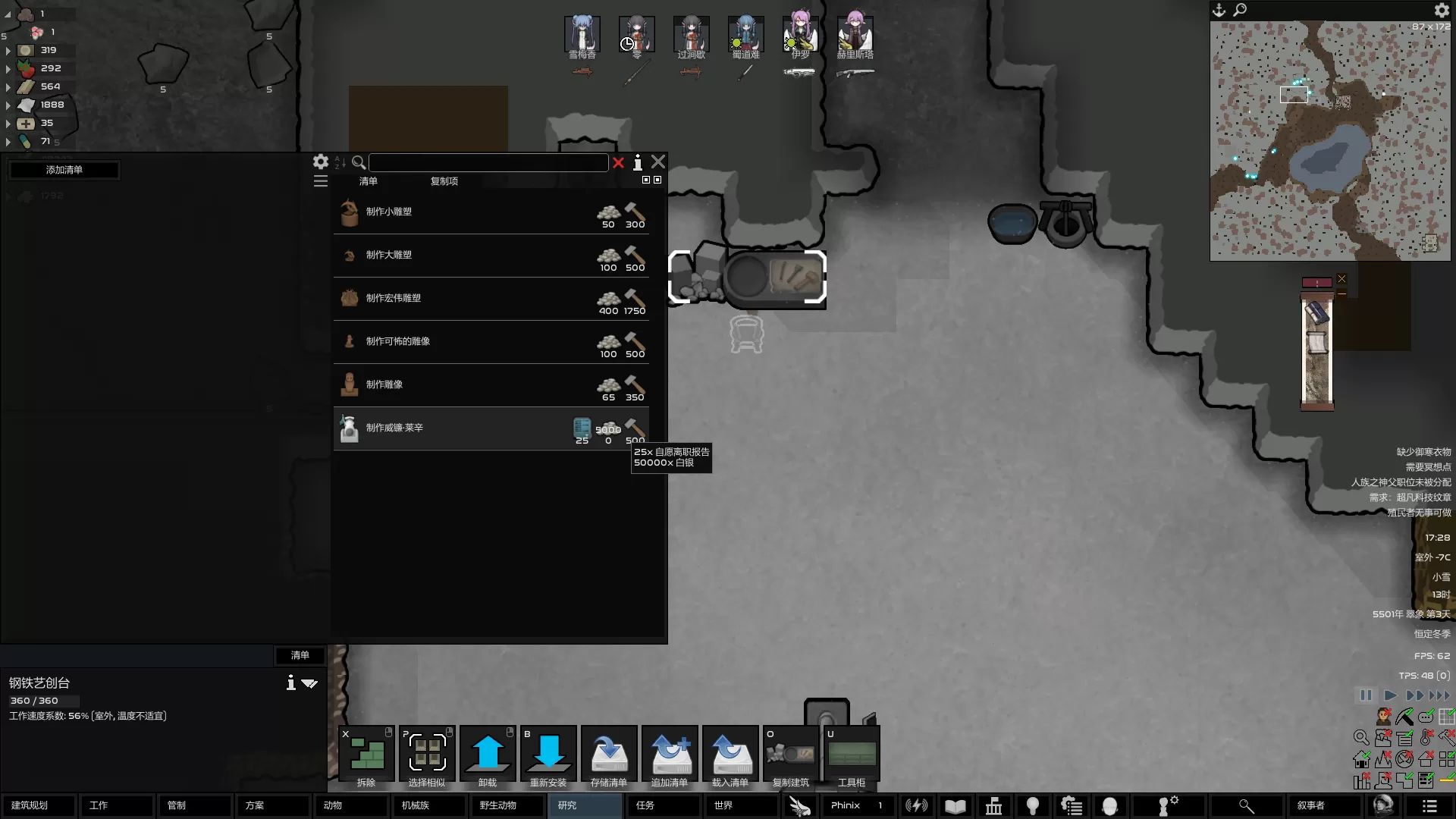Click the 存储清单 save bills button
The image size is (1456, 819).
(x=609, y=756)
